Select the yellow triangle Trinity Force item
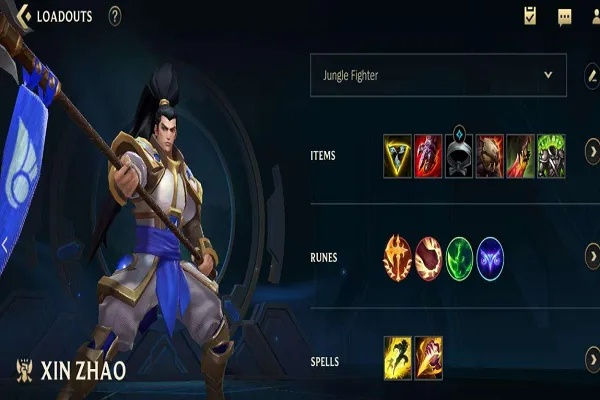The width and height of the screenshot is (600, 400). [398, 157]
